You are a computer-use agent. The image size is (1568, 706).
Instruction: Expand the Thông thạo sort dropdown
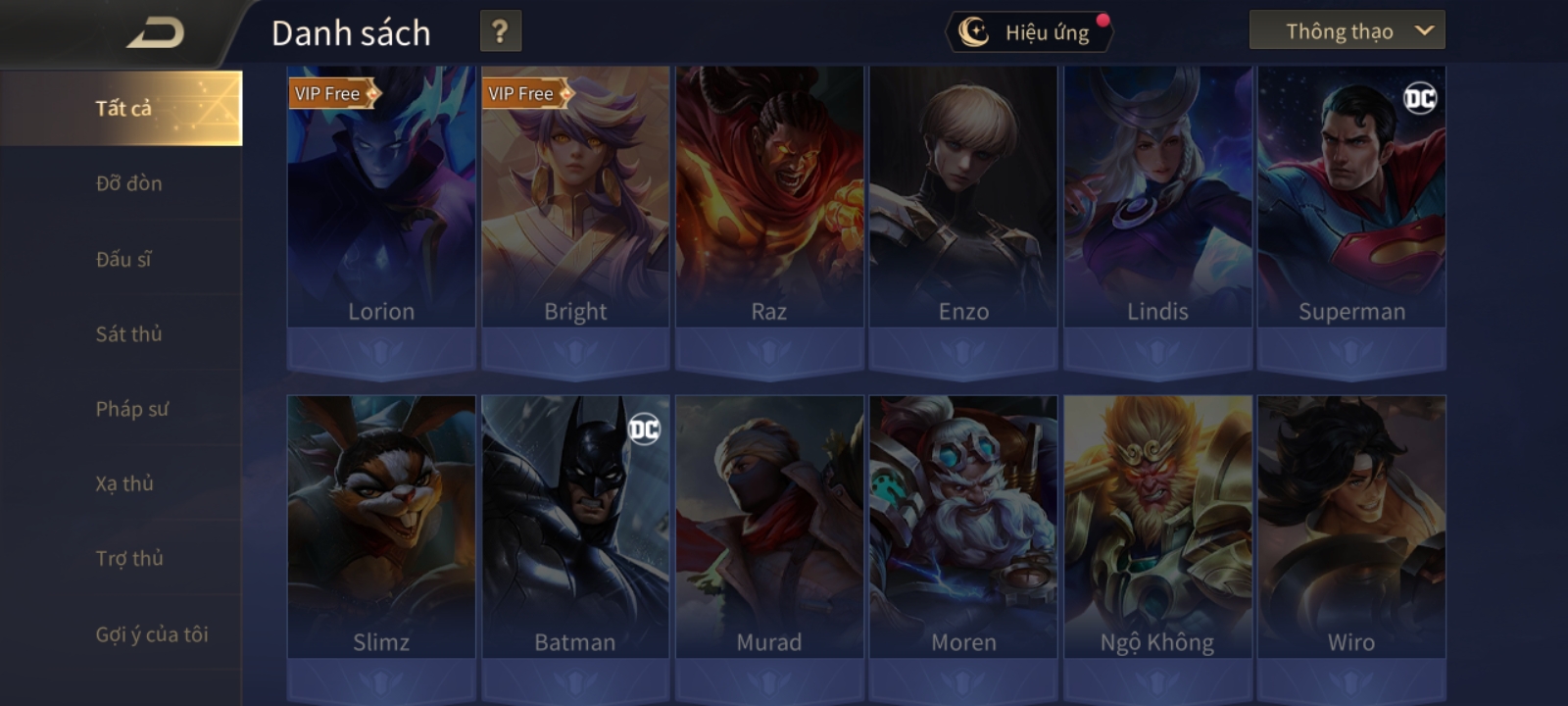tap(1347, 31)
